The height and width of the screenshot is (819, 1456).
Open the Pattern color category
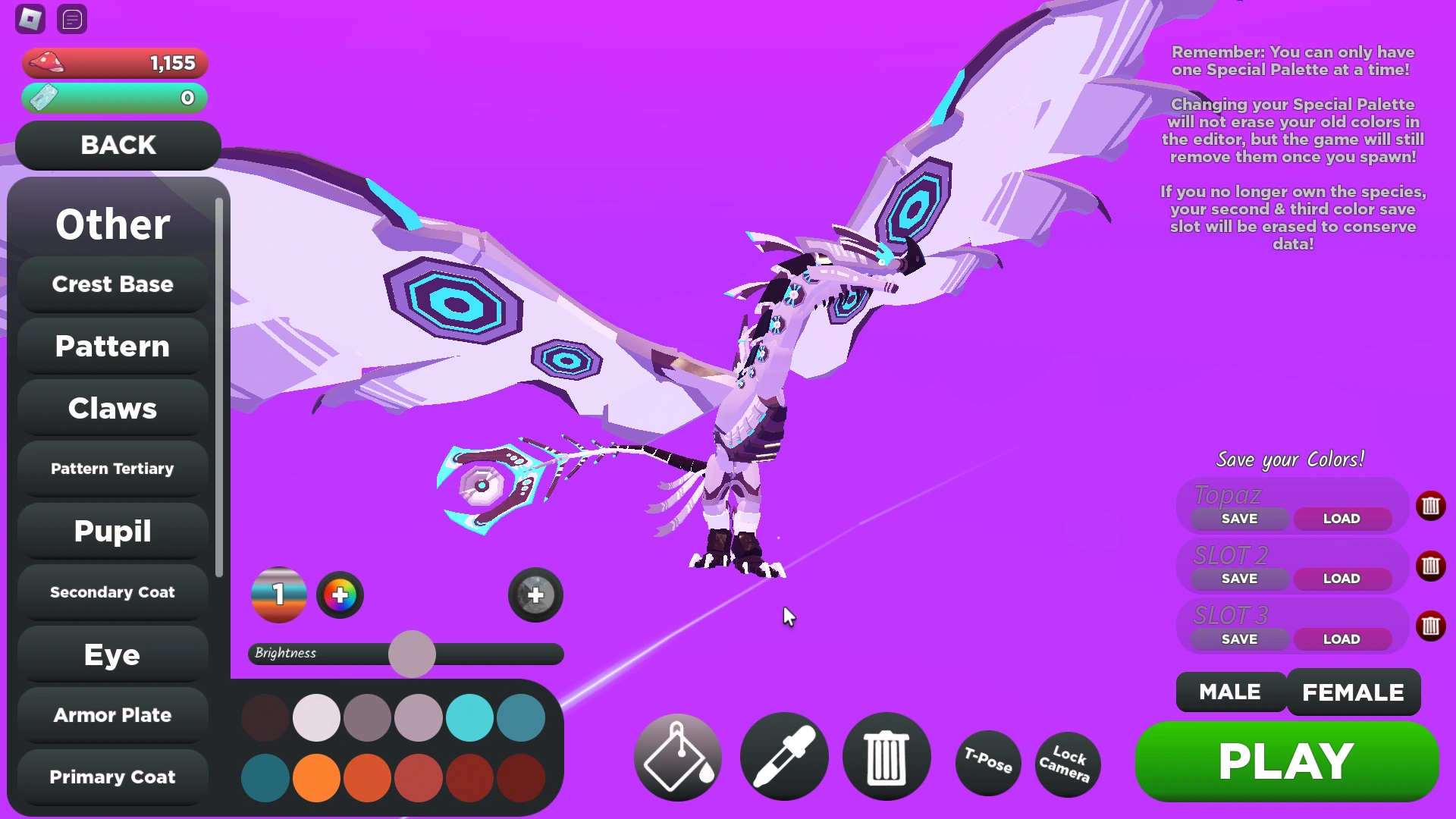(x=111, y=346)
